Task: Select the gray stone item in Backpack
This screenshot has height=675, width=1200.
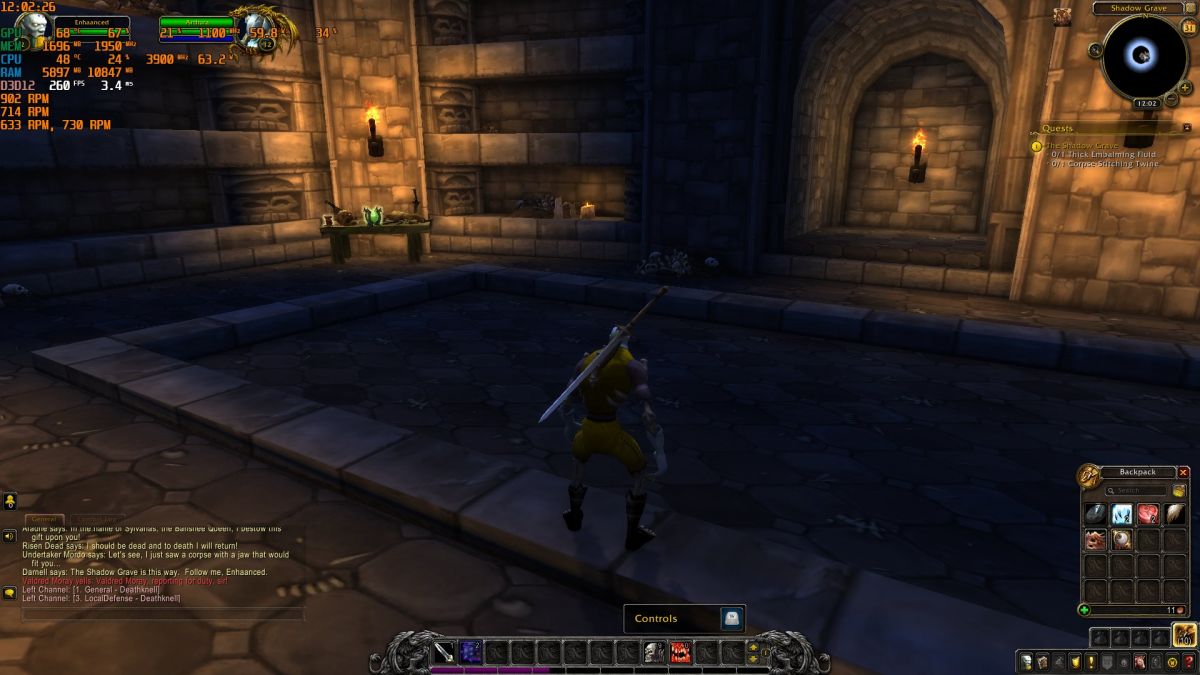Action: pyautogui.click(x=1097, y=514)
